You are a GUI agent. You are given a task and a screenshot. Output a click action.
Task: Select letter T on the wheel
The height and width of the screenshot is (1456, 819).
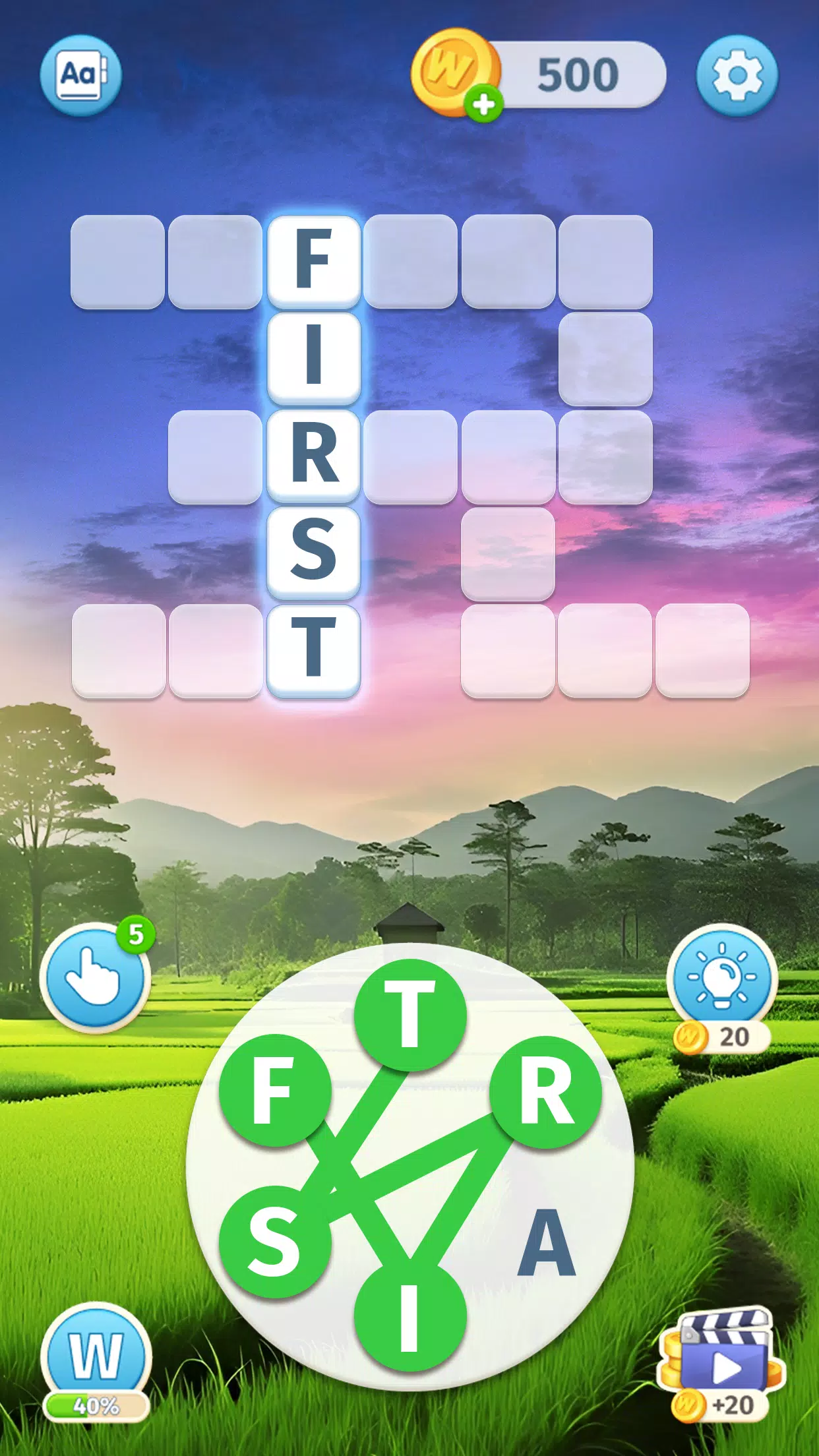(410, 1014)
